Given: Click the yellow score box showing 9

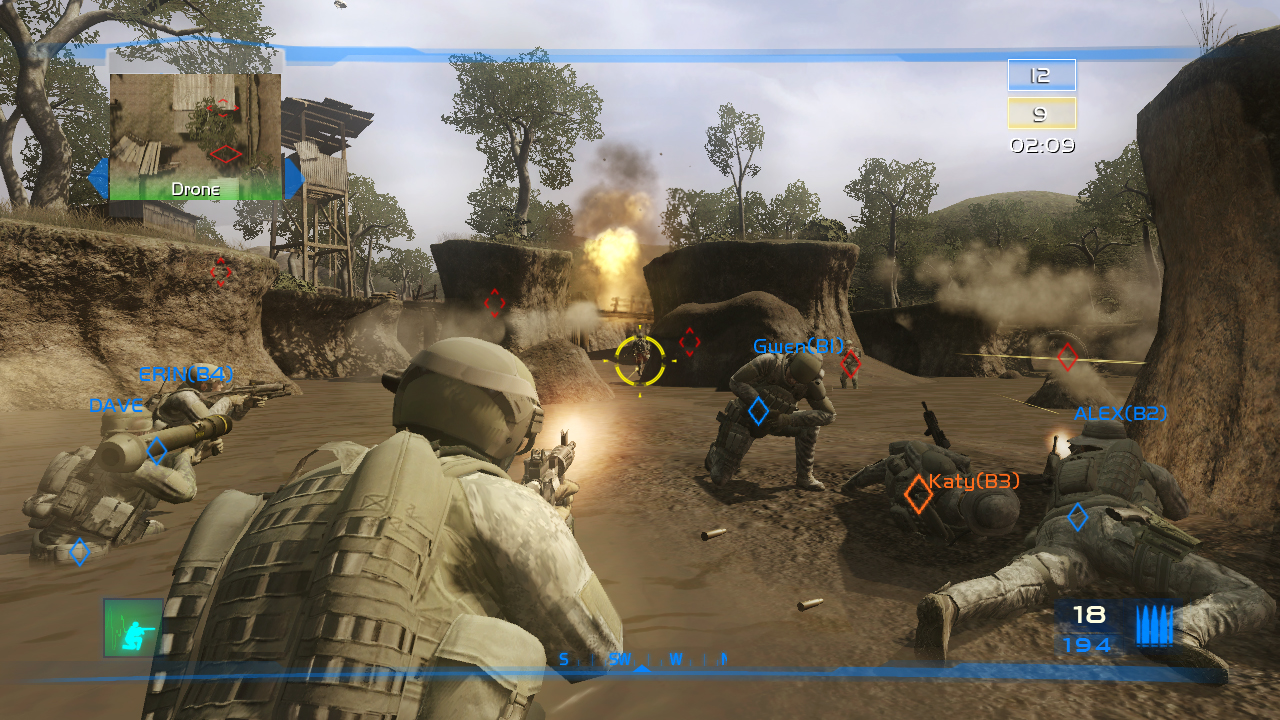Looking at the screenshot, I should (x=1040, y=113).
